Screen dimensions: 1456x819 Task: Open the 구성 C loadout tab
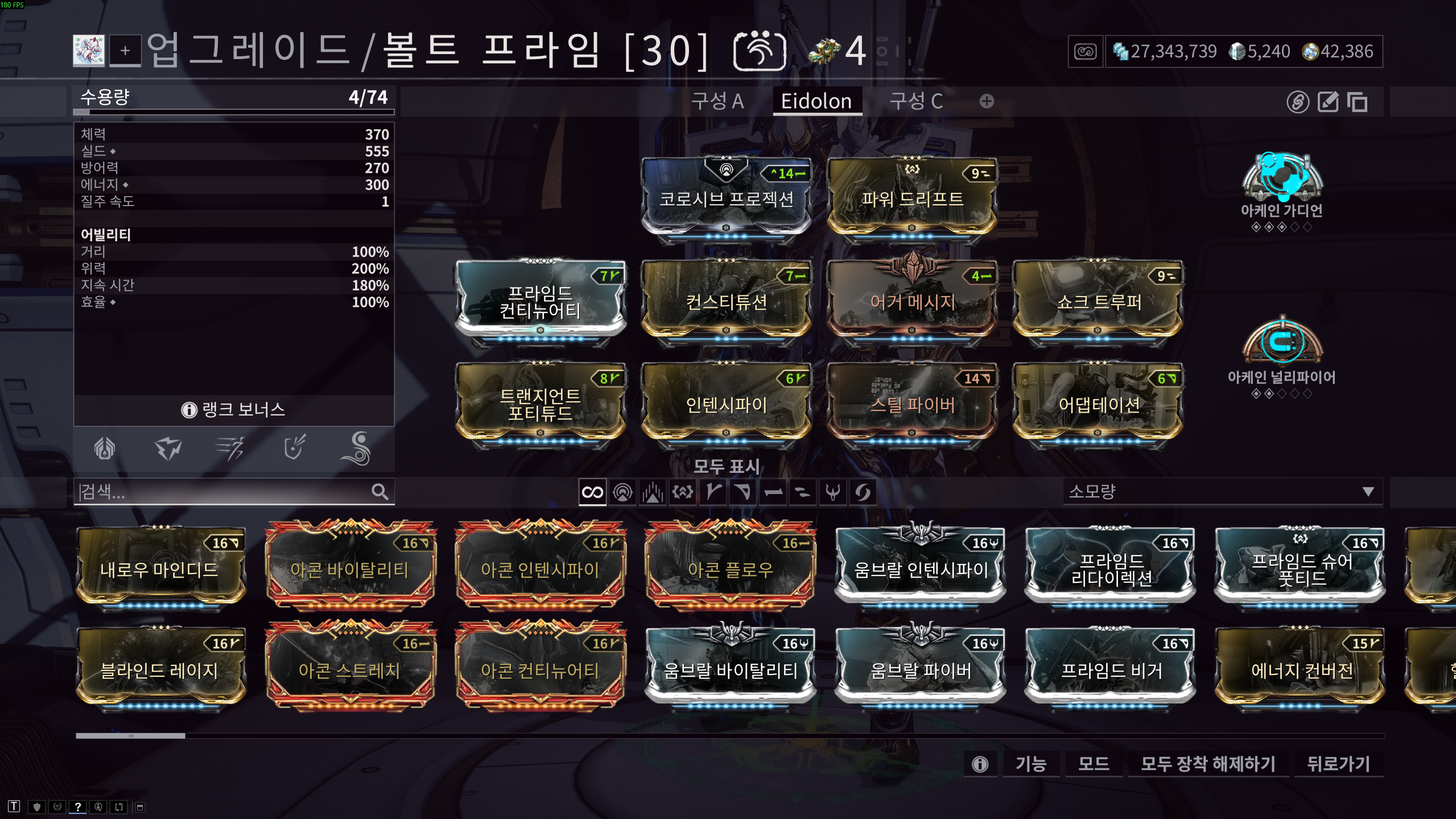coord(915,101)
